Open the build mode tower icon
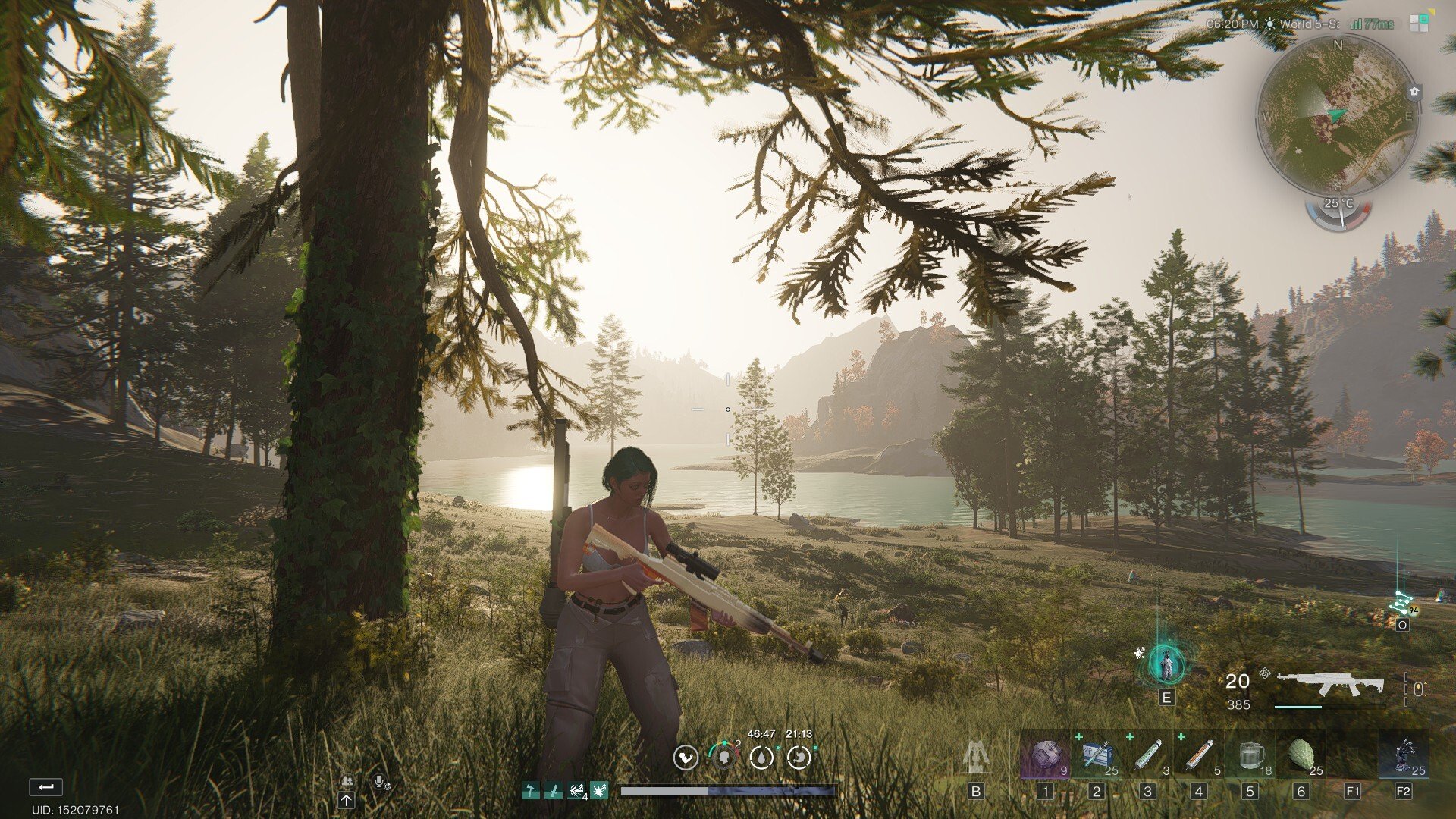Viewport: 1456px width, 819px height. pyautogui.click(x=975, y=756)
